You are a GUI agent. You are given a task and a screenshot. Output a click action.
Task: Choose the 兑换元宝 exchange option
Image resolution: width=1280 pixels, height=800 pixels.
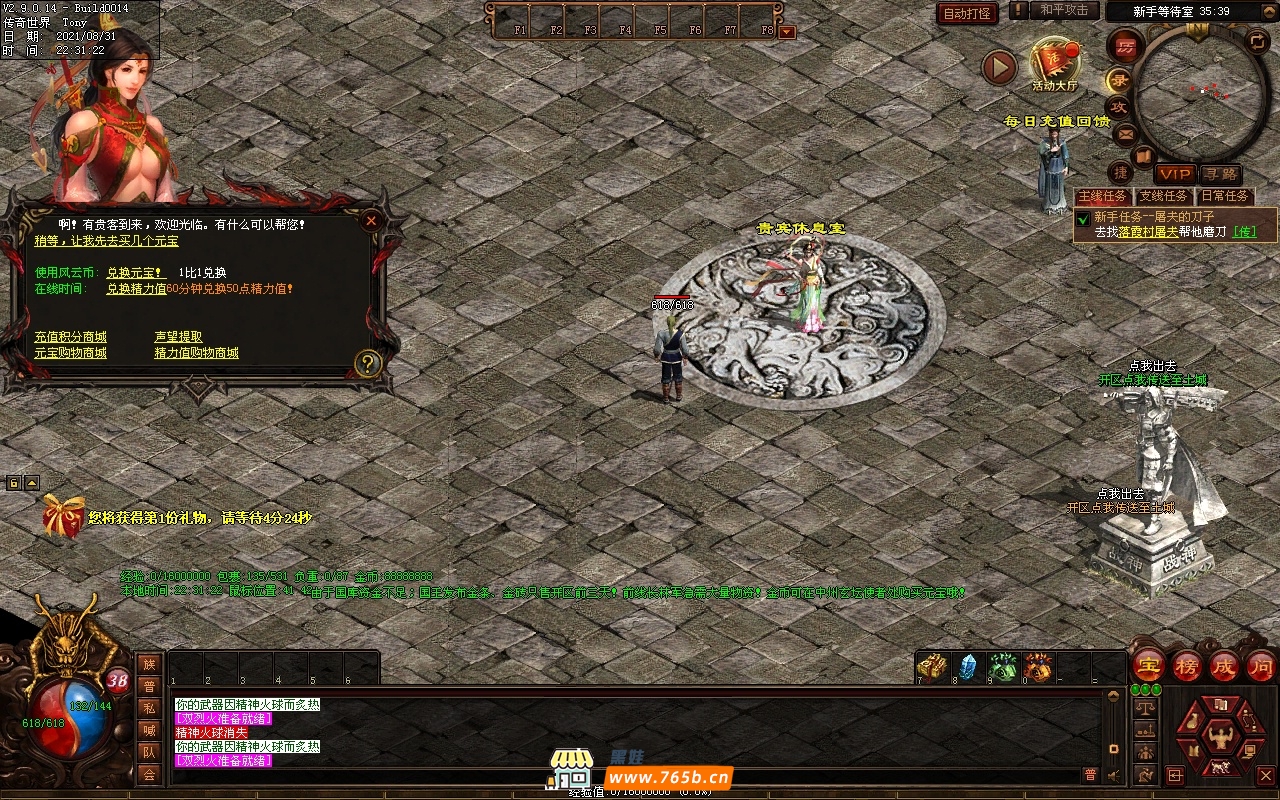tap(135, 272)
